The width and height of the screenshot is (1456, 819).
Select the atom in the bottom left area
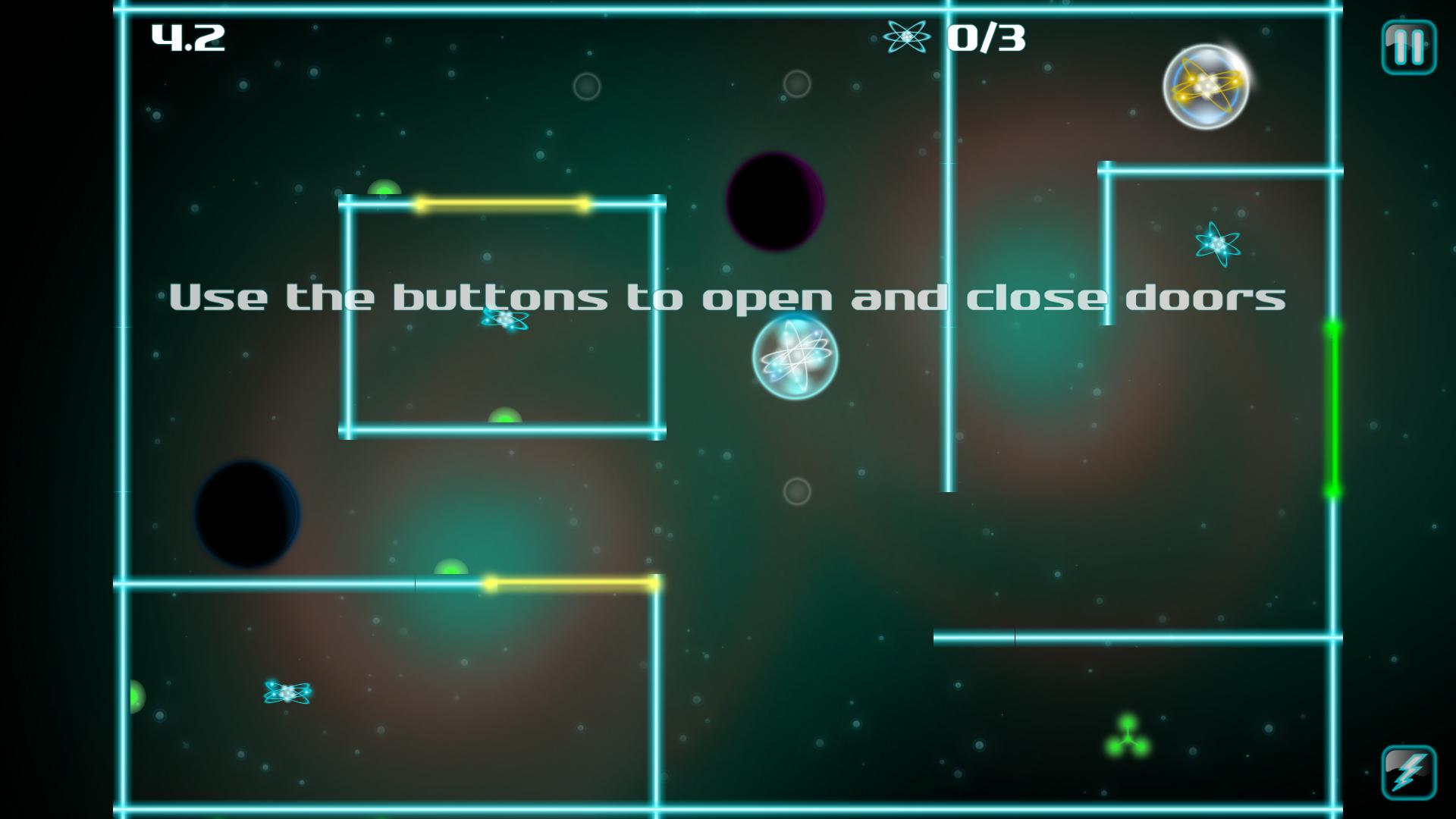(287, 692)
